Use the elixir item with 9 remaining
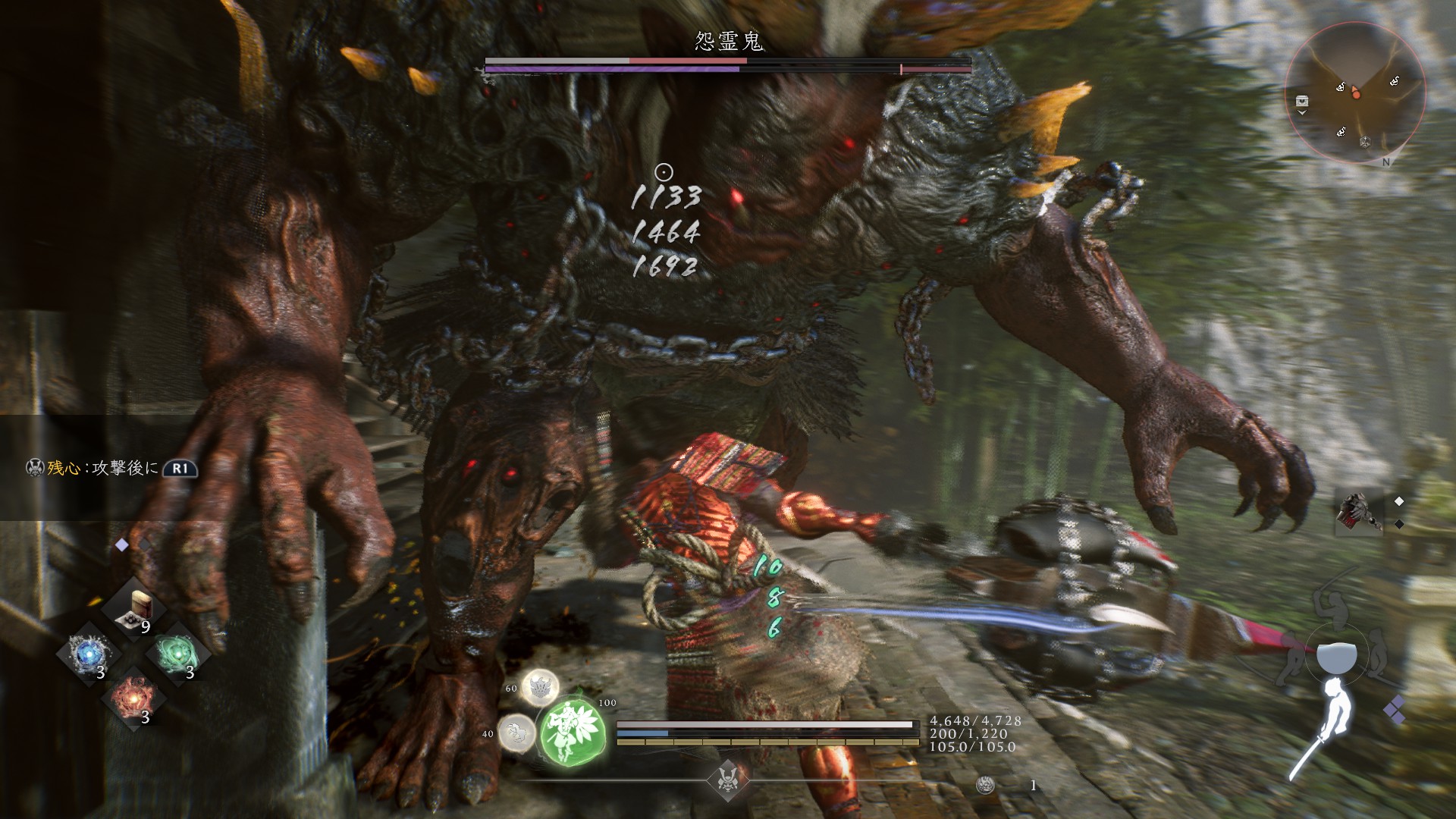Image resolution: width=1456 pixels, height=819 pixels. [136, 610]
